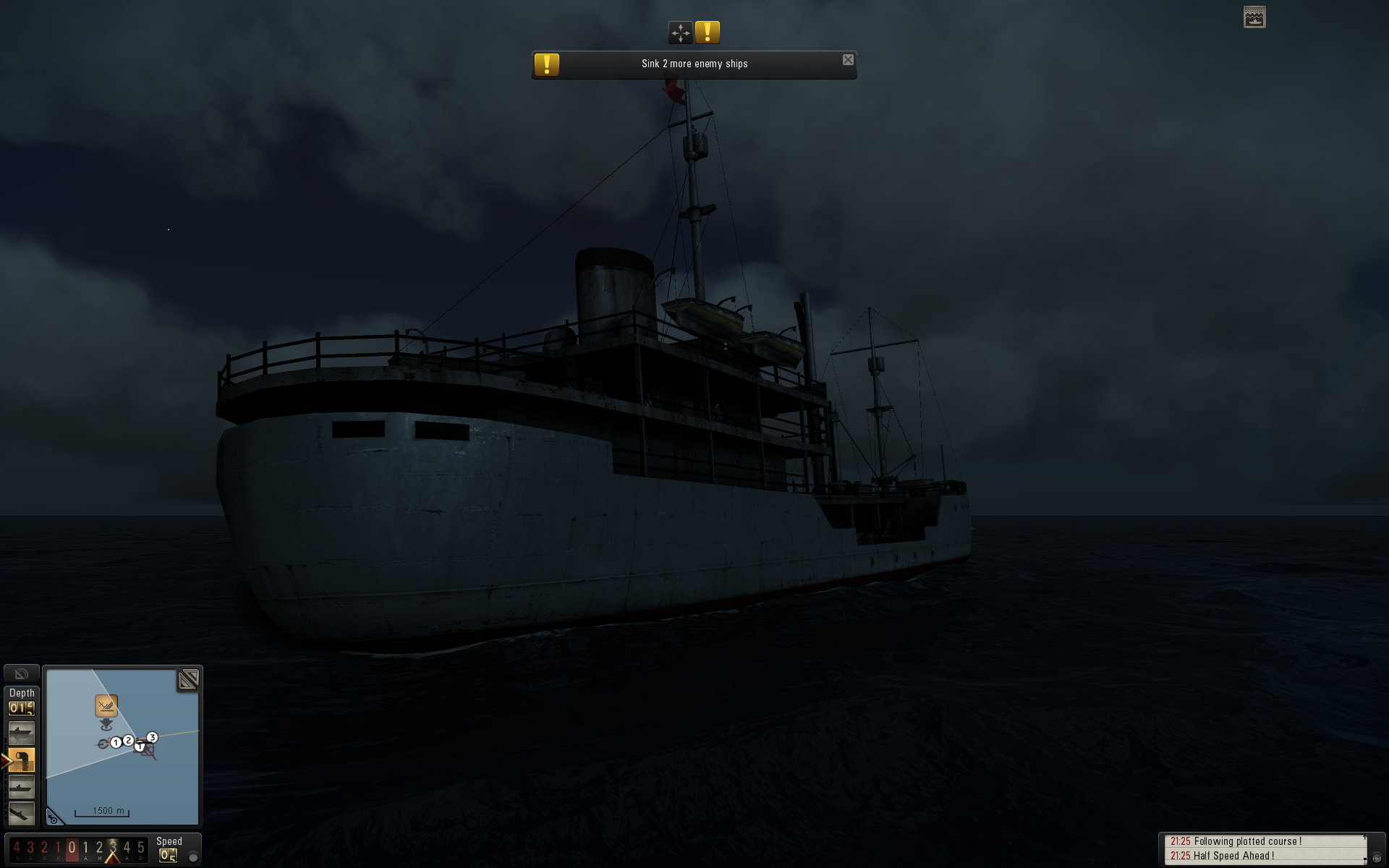
Task: Click the compass recenter icon in minimap corner
Action: [x=54, y=818]
